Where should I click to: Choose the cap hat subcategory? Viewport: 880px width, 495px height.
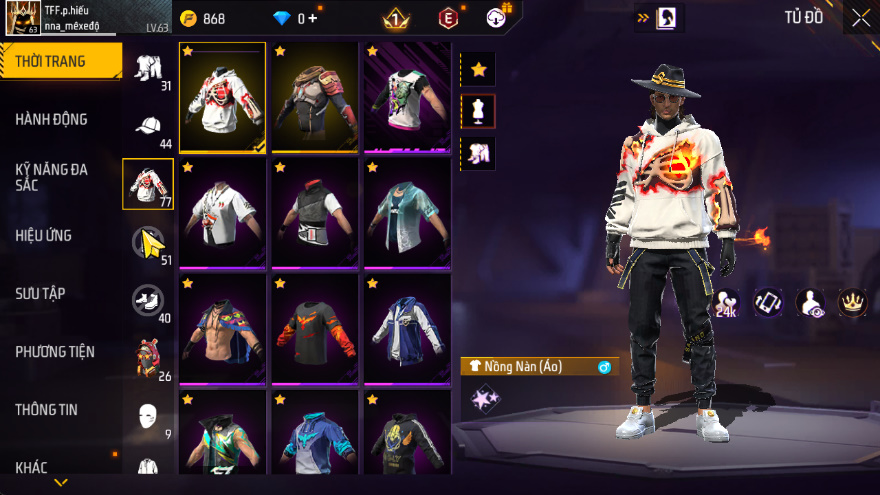148,126
